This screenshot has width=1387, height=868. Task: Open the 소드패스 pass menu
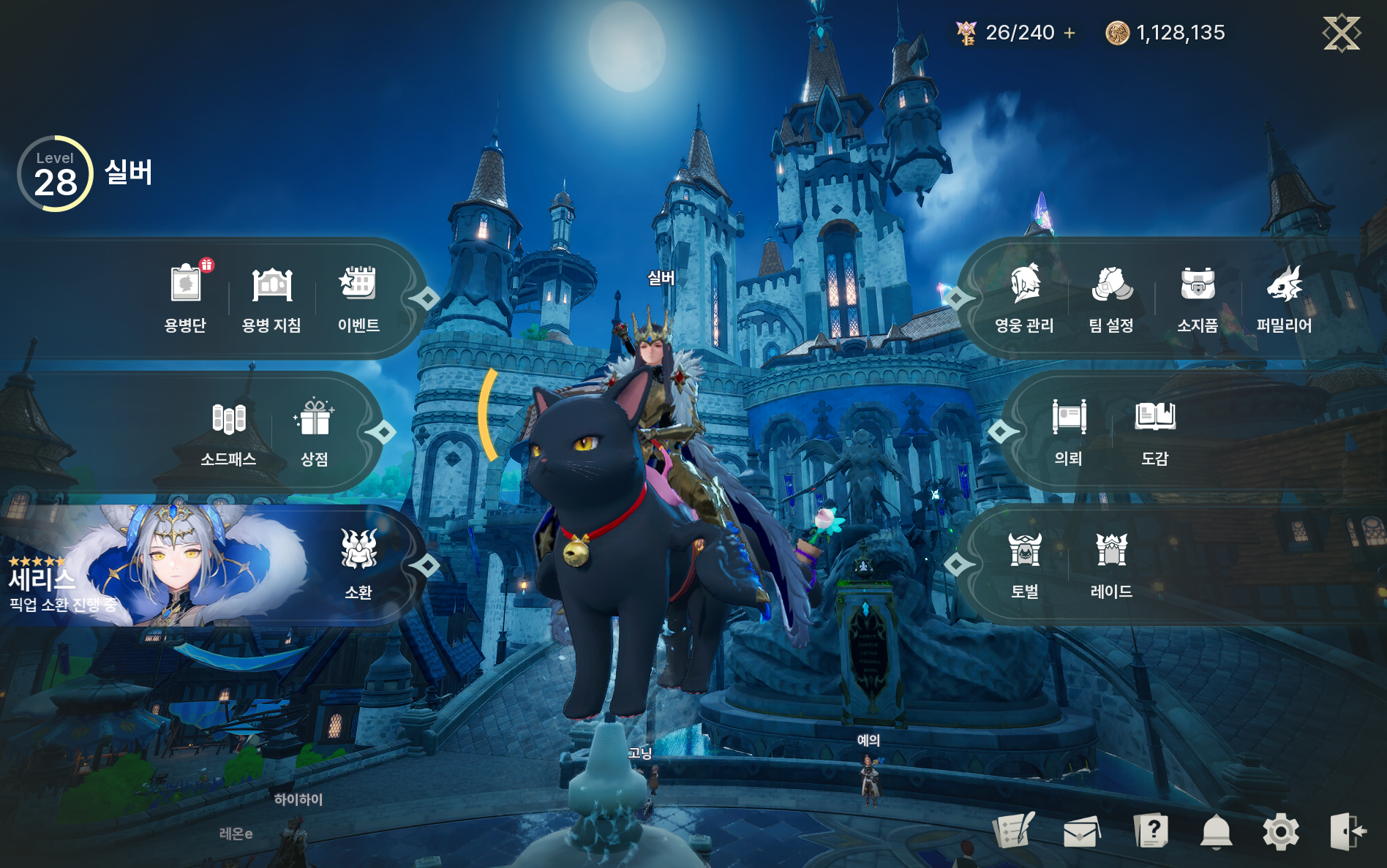point(228,431)
